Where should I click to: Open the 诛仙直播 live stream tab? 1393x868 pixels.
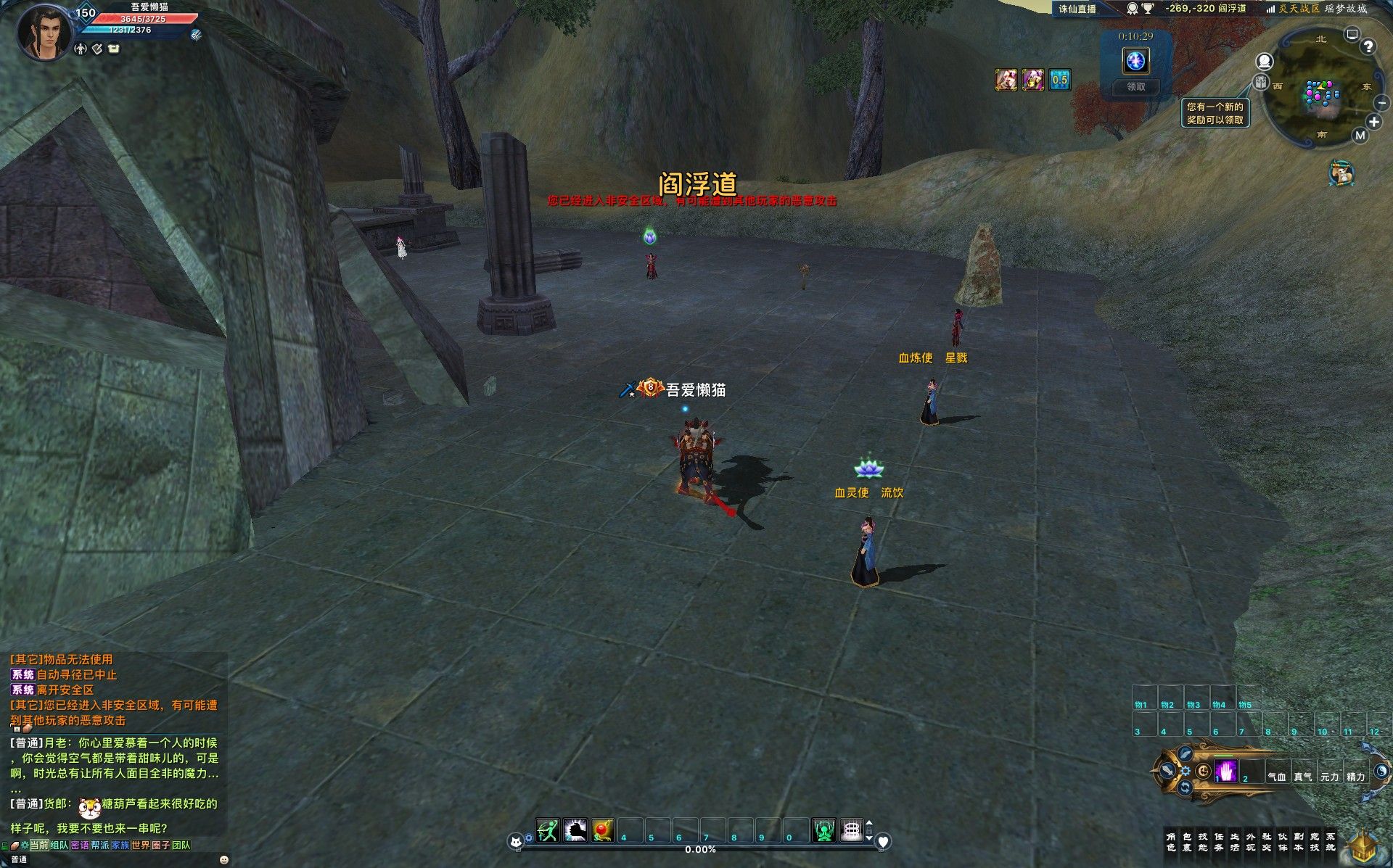coord(1077,9)
